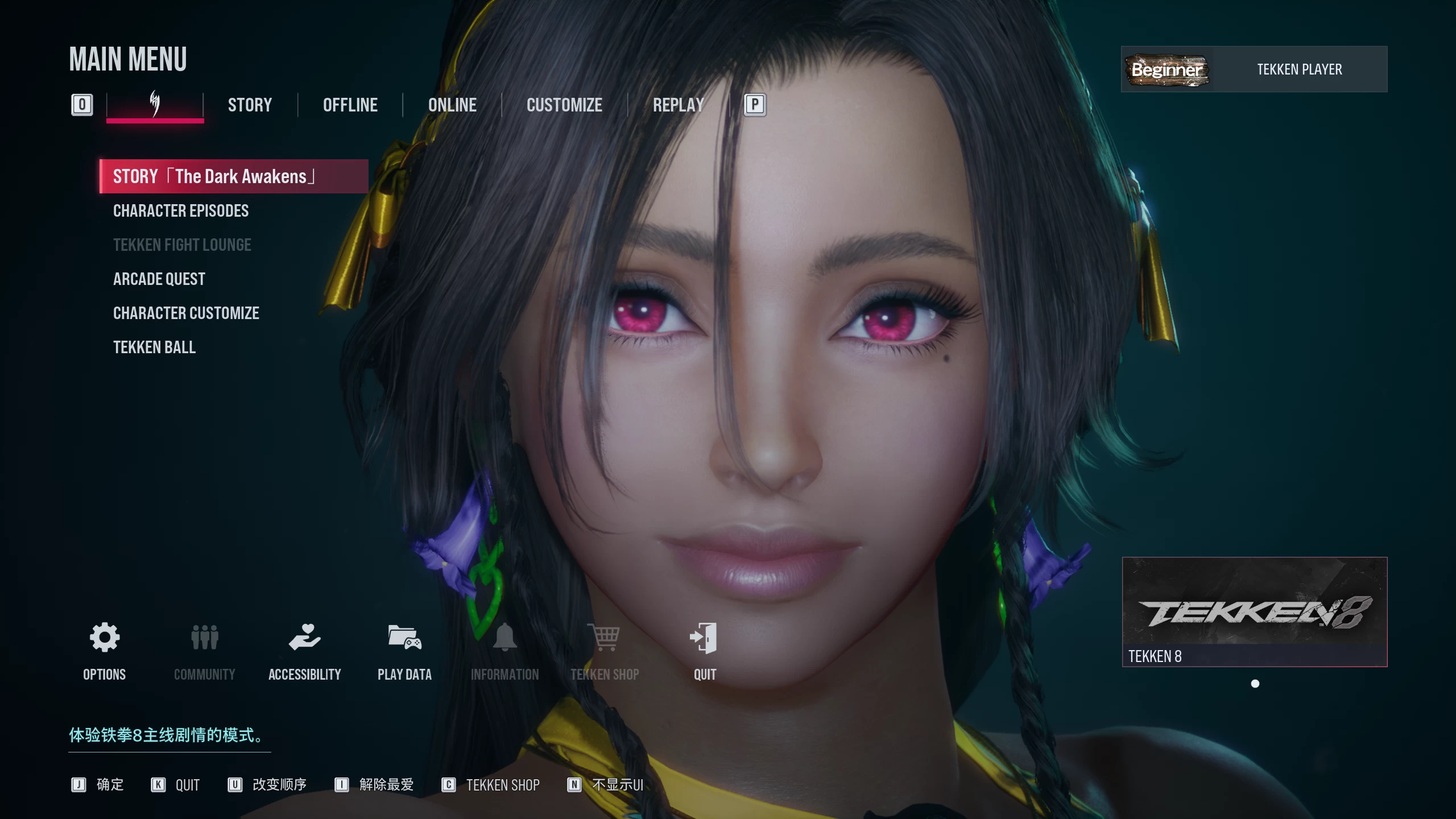Image resolution: width=1456 pixels, height=819 pixels.
Task: Select the ACCESSIBILITY hand icon
Action: point(305,638)
